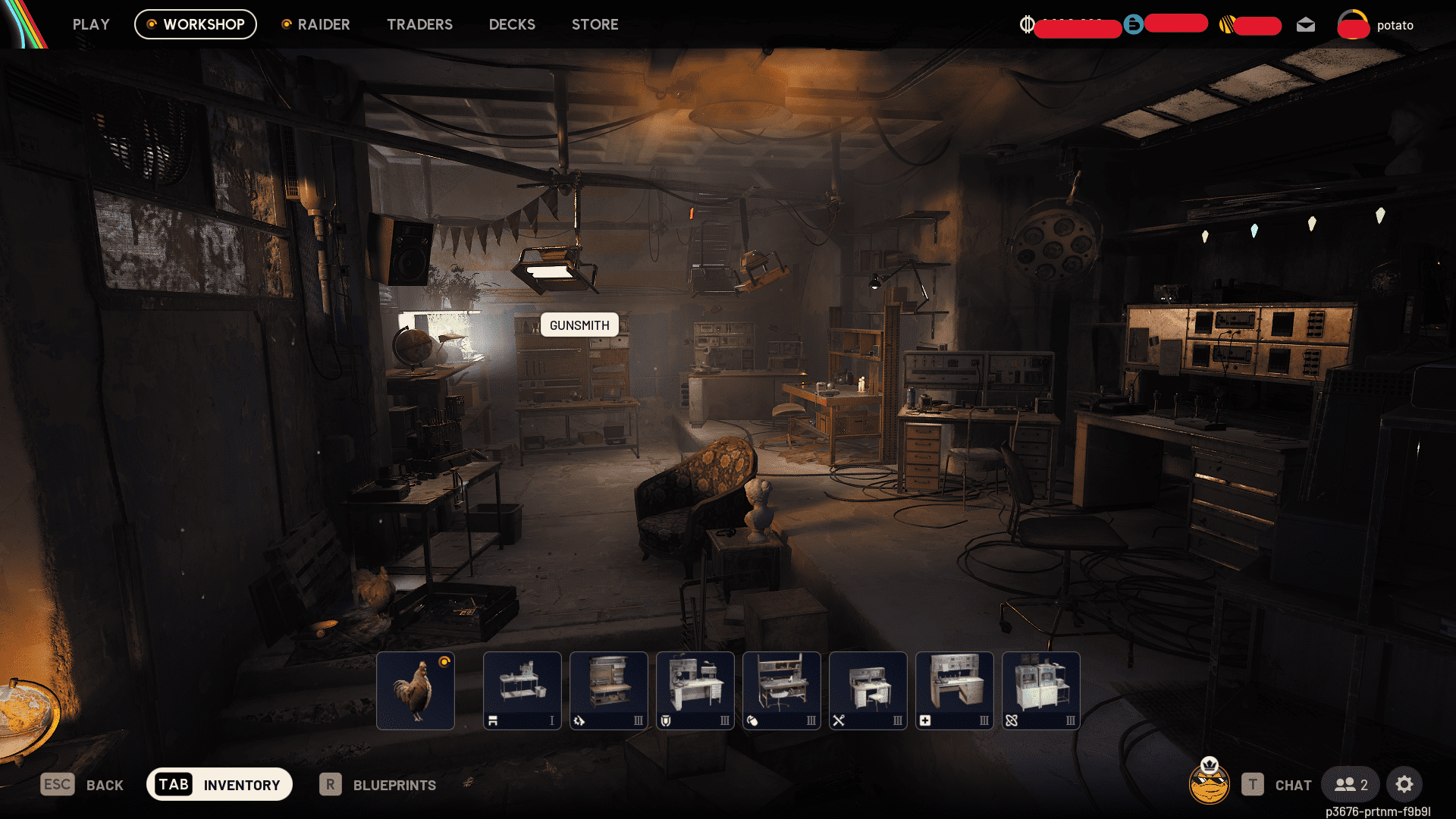
Task: Select RAIDER in the top menu
Action: 323,24
